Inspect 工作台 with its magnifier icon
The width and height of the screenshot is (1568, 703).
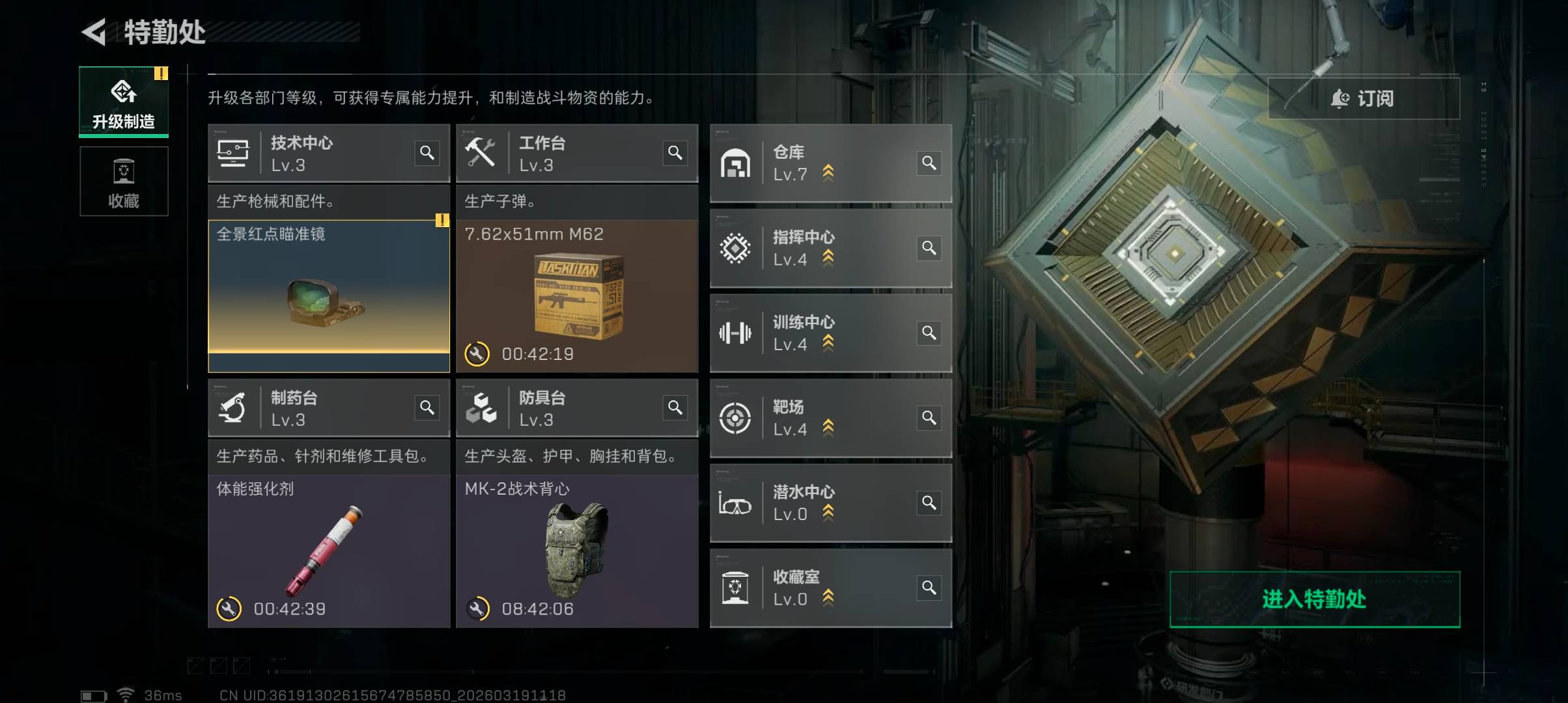click(x=675, y=153)
